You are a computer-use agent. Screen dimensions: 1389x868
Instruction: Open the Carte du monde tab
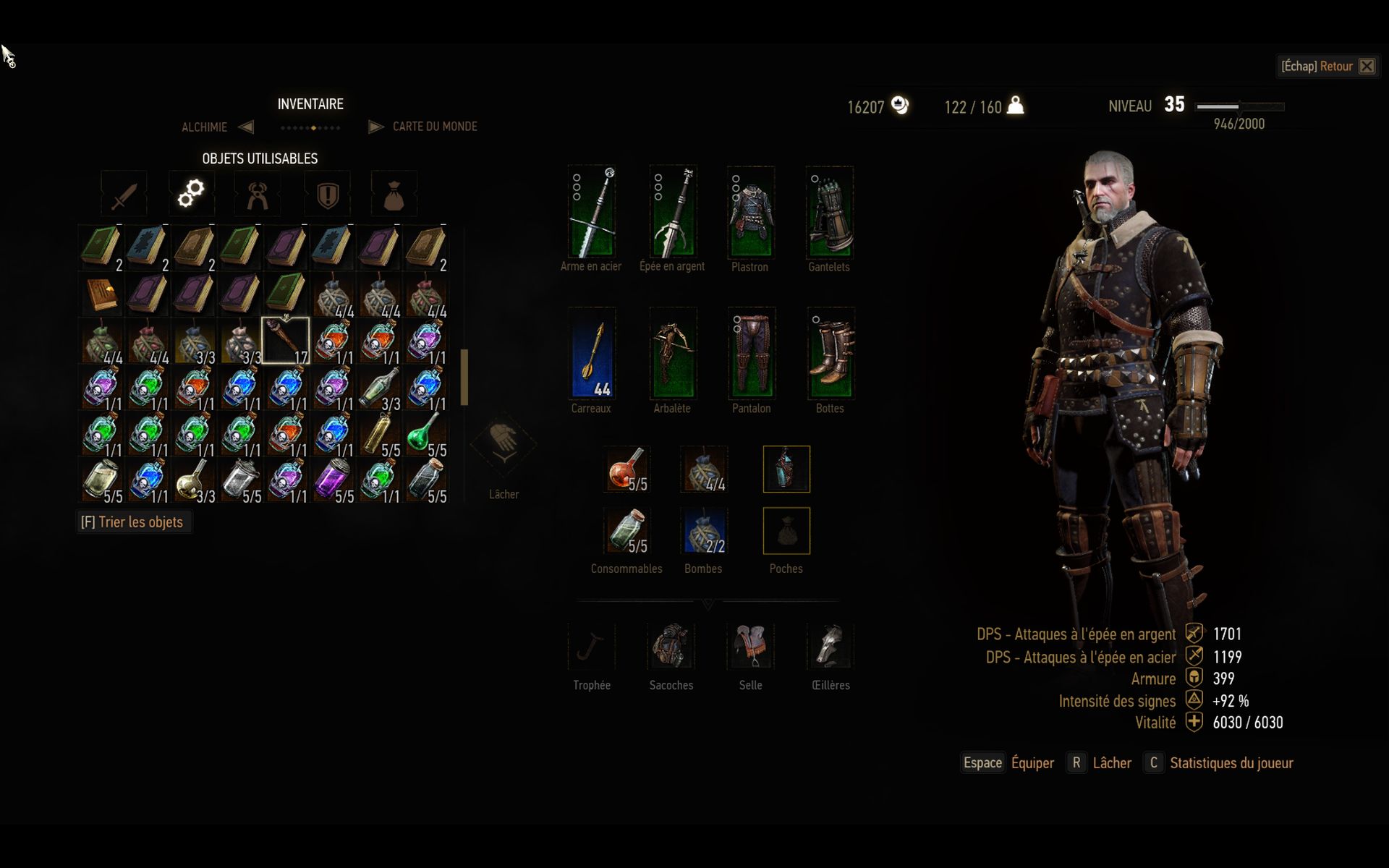point(433,127)
